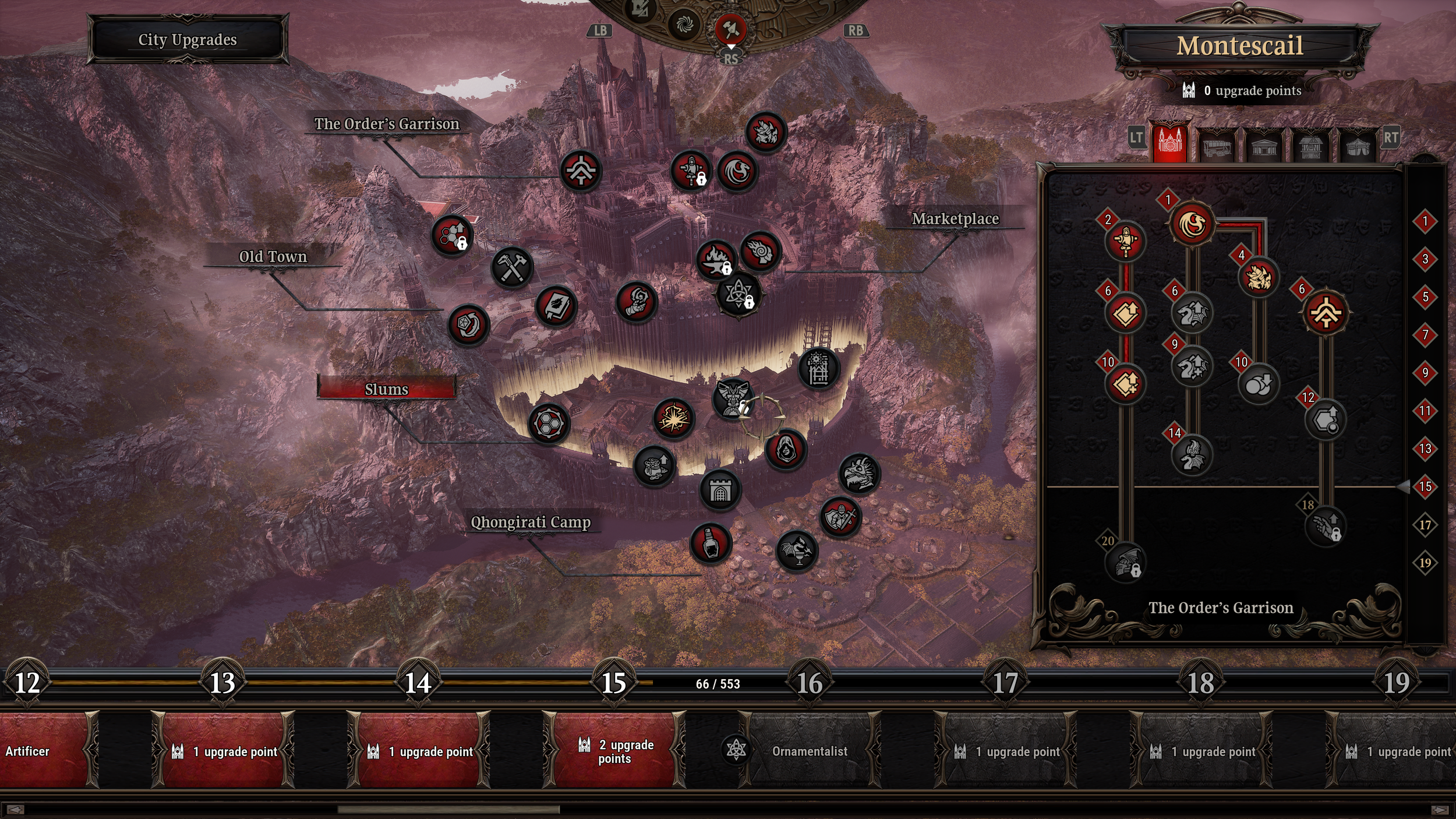Click the potion bottle map icon
Image resolution: width=1456 pixels, height=819 pixels.
point(711,543)
